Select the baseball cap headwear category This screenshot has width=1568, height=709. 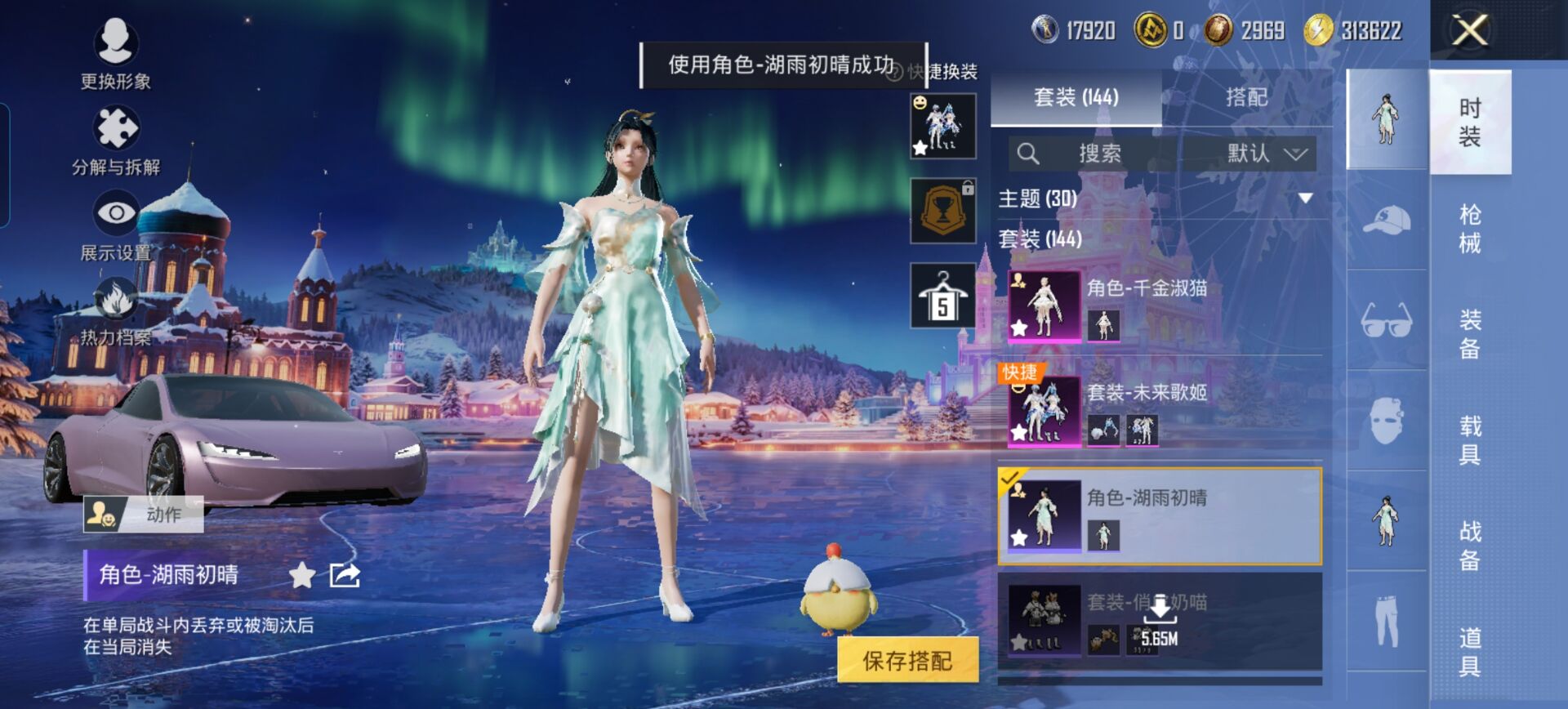(1386, 221)
